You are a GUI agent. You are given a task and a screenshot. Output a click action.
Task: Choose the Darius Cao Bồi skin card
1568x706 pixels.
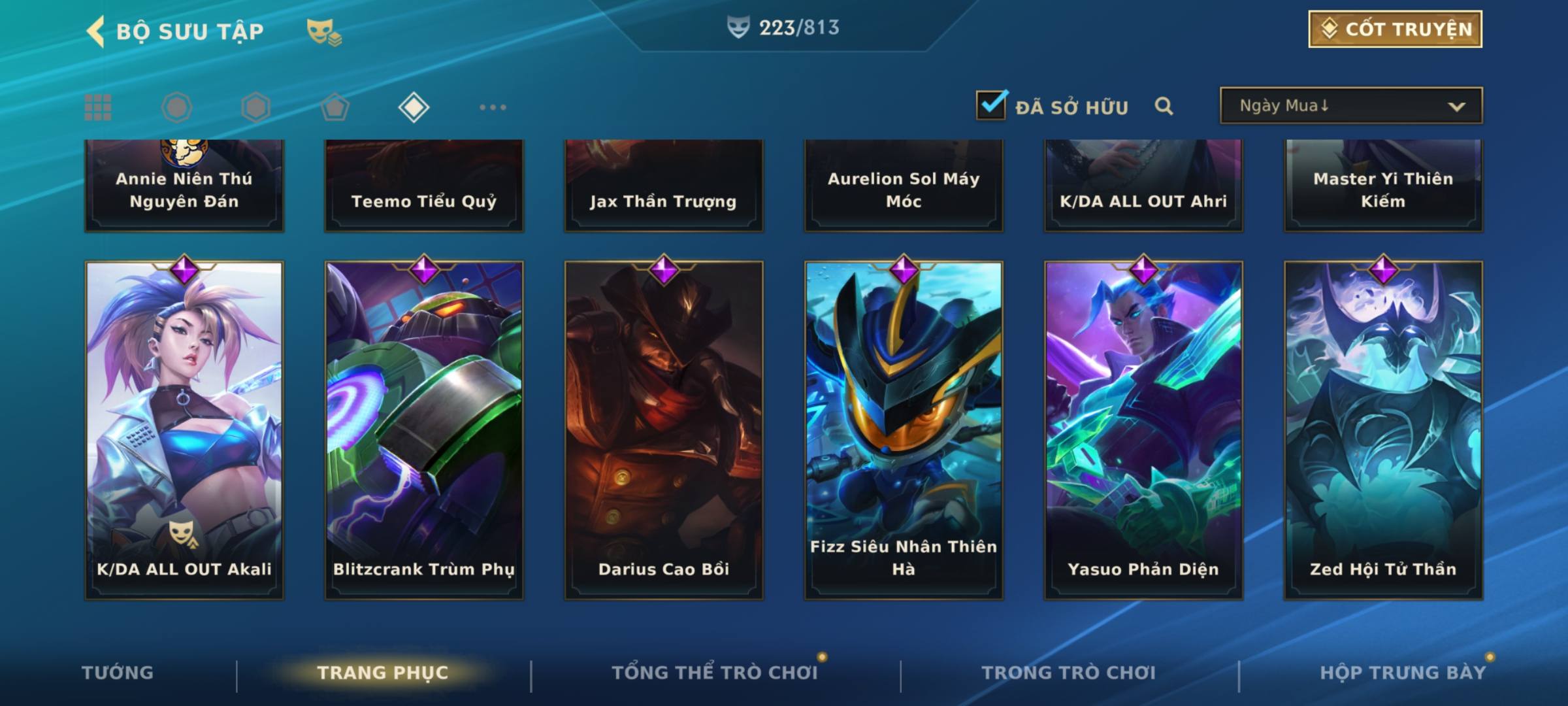coord(664,430)
